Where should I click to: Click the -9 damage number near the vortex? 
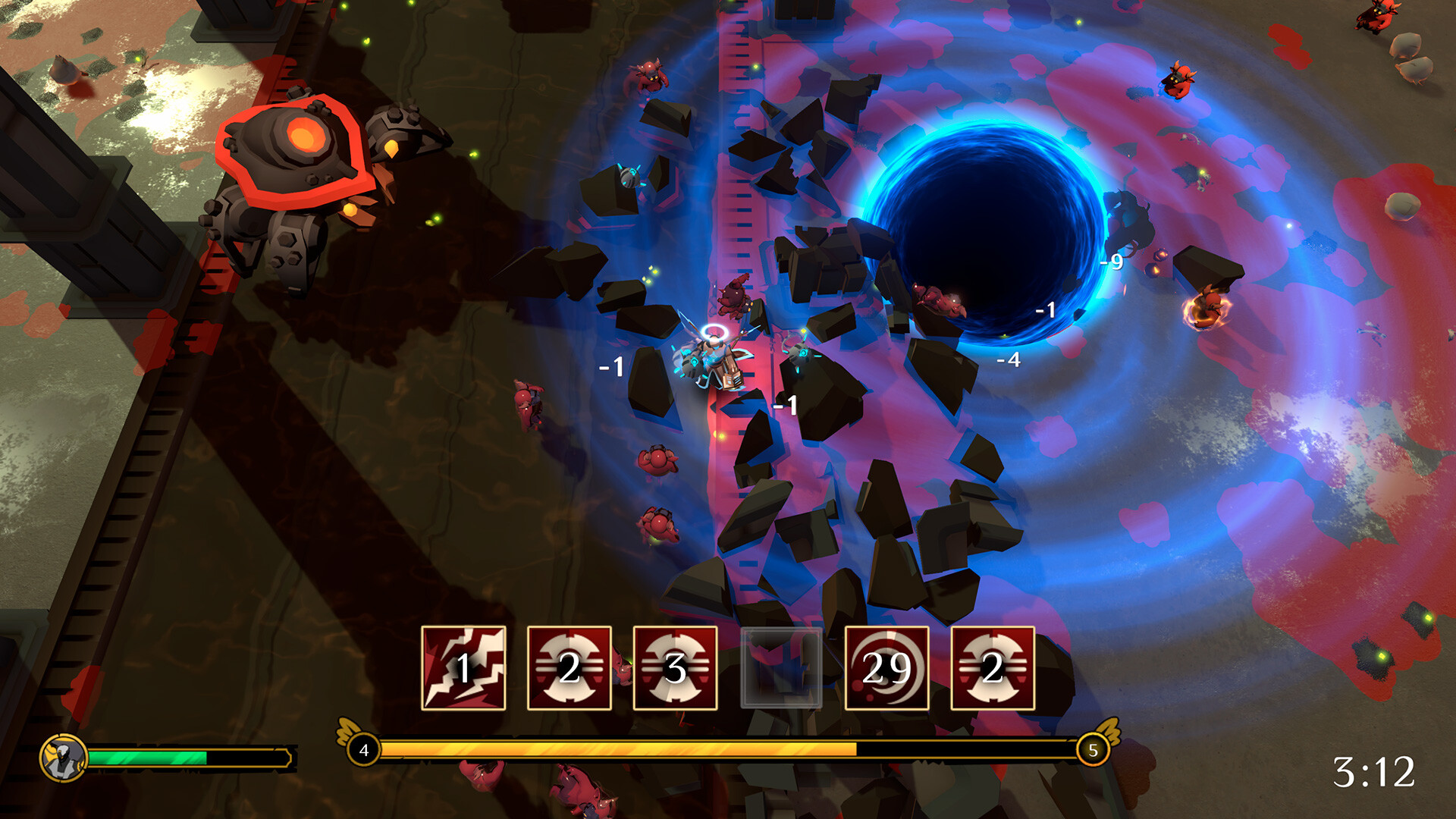tap(1110, 262)
